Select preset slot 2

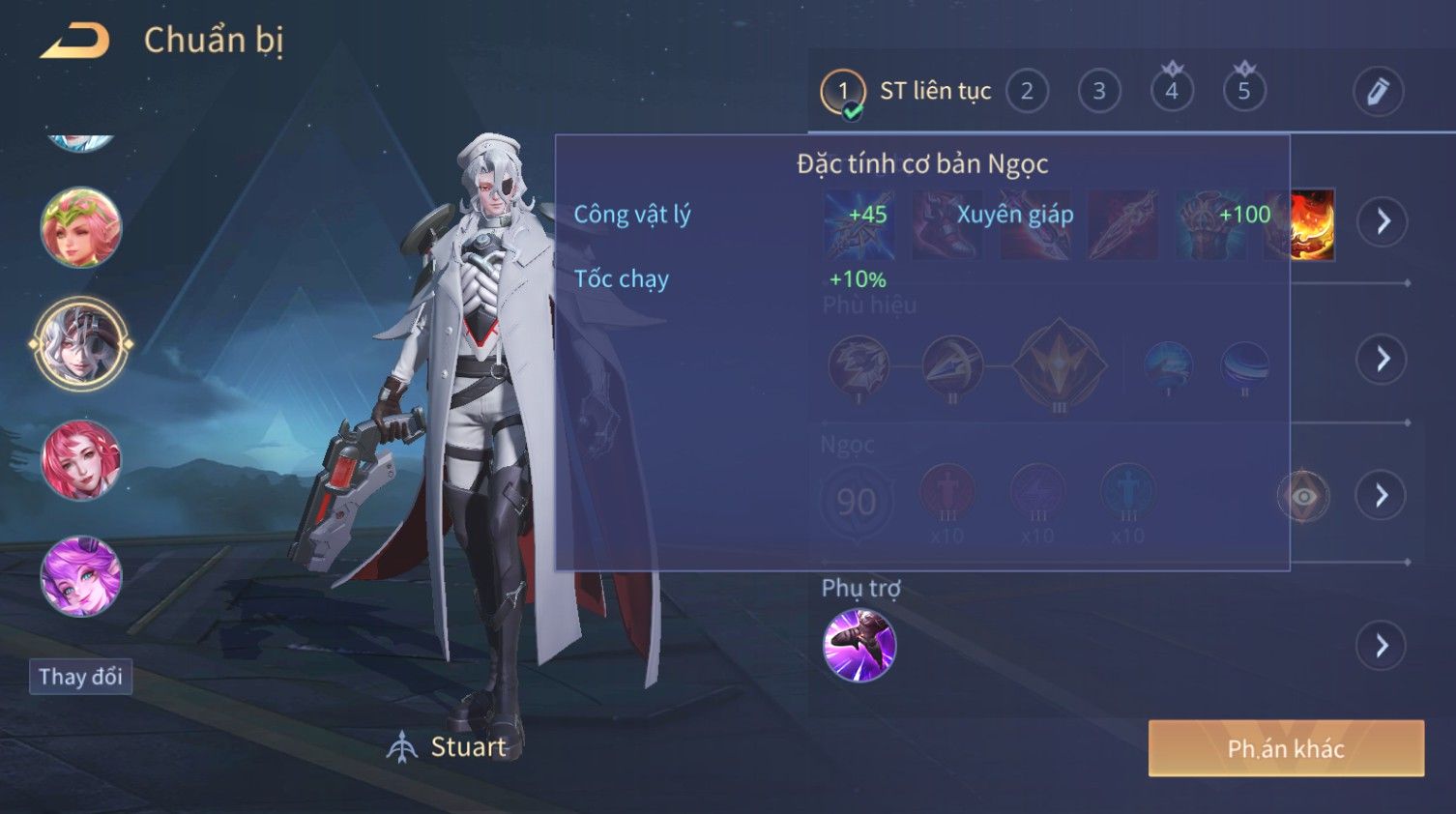(x=1027, y=91)
